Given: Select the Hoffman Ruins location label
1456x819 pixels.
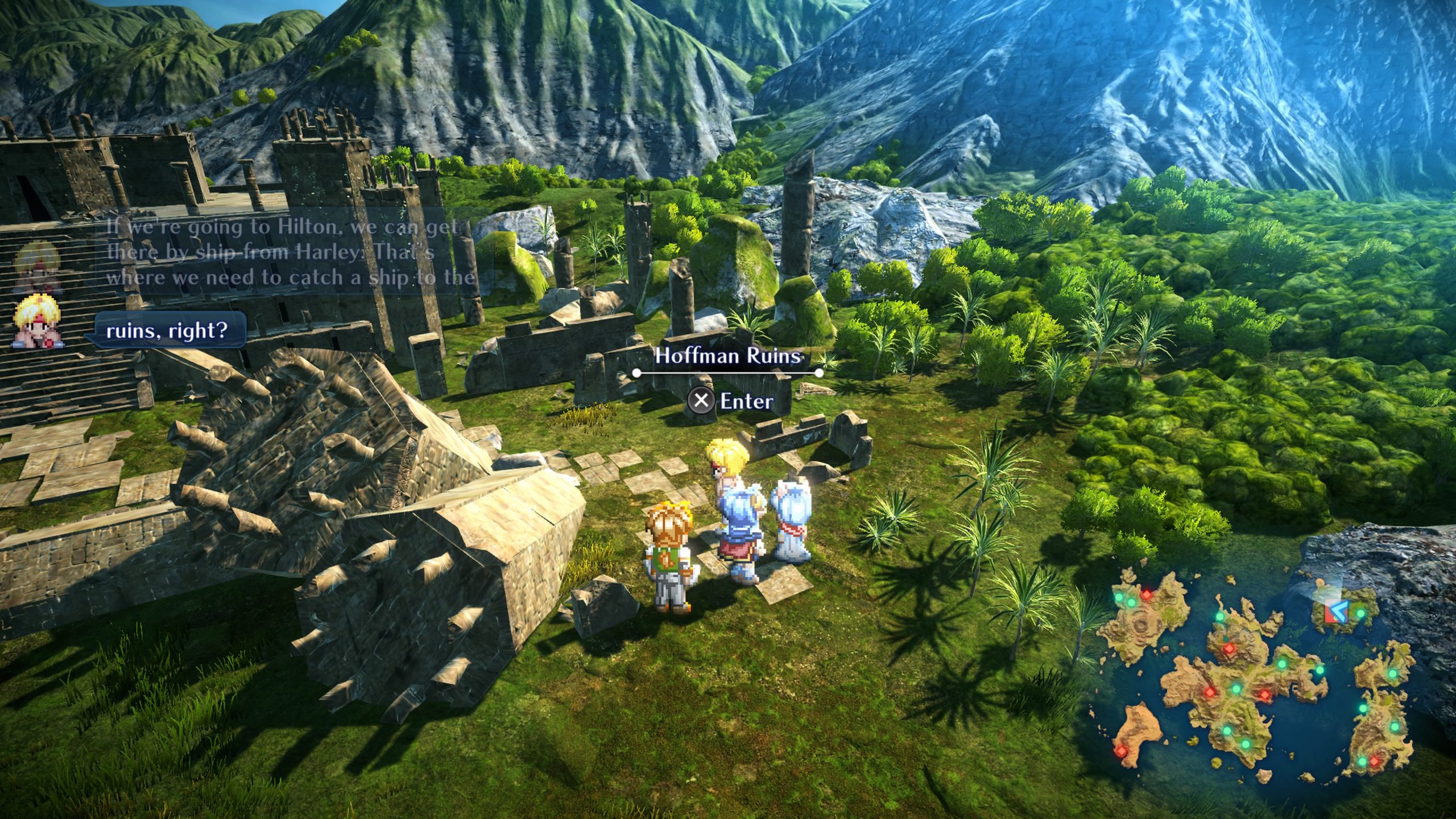Looking at the screenshot, I should pyautogui.click(x=728, y=356).
